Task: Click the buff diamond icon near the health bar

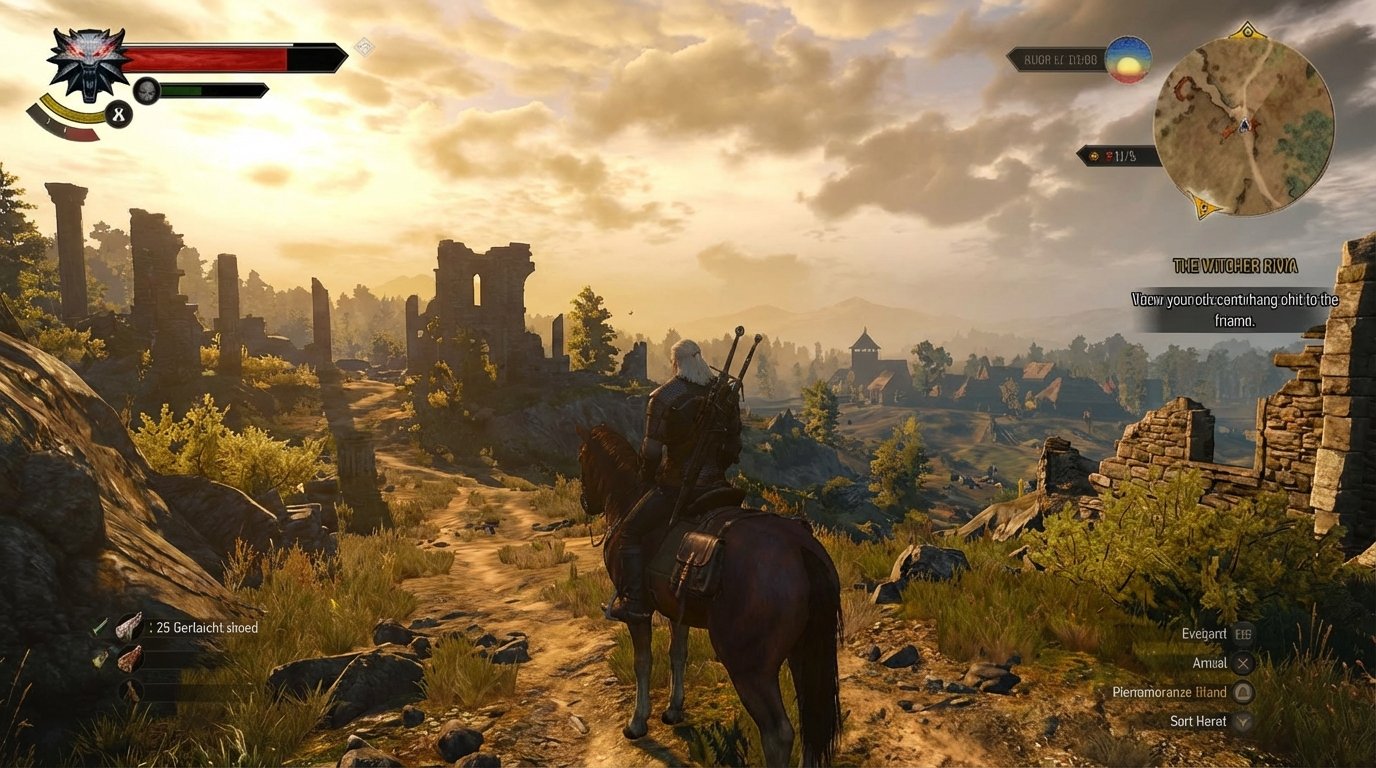Action: click(x=366, y=44)
